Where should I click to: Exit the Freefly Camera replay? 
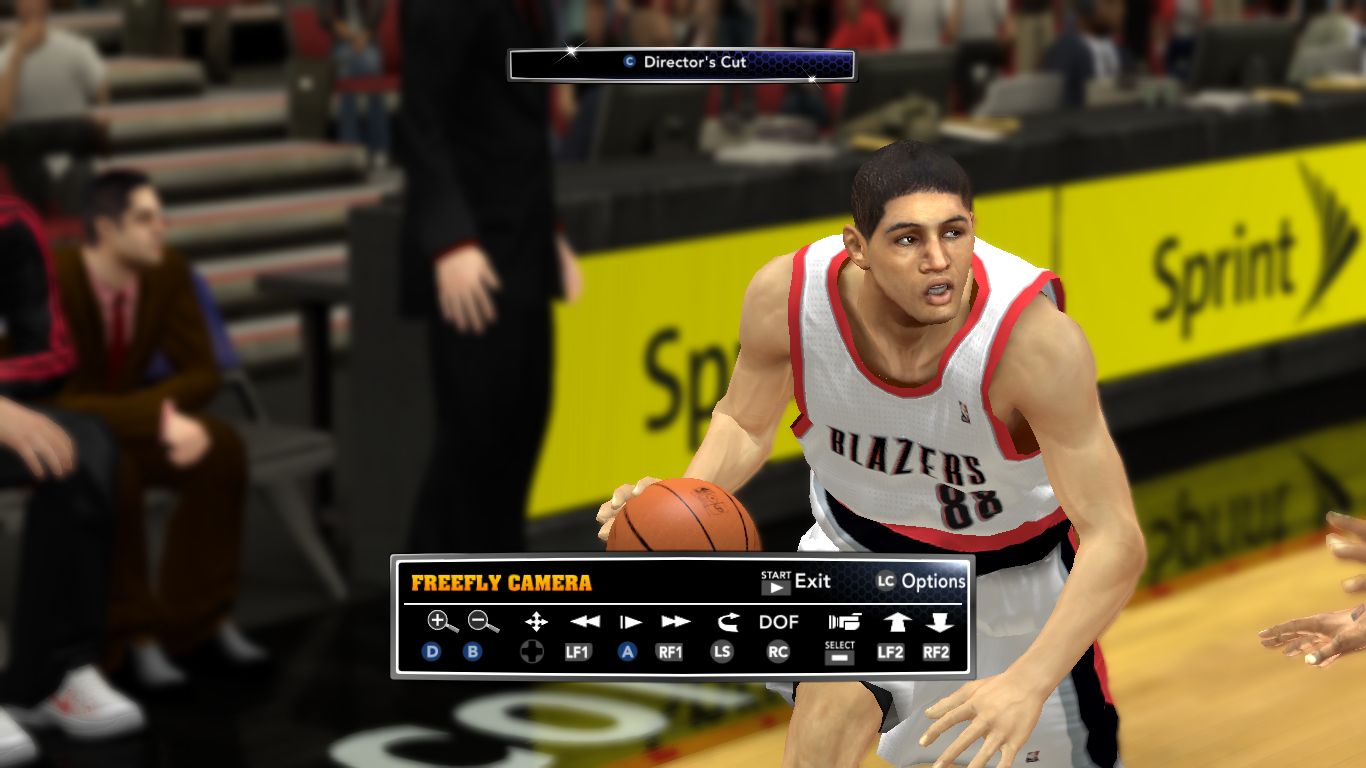[796, 581]
